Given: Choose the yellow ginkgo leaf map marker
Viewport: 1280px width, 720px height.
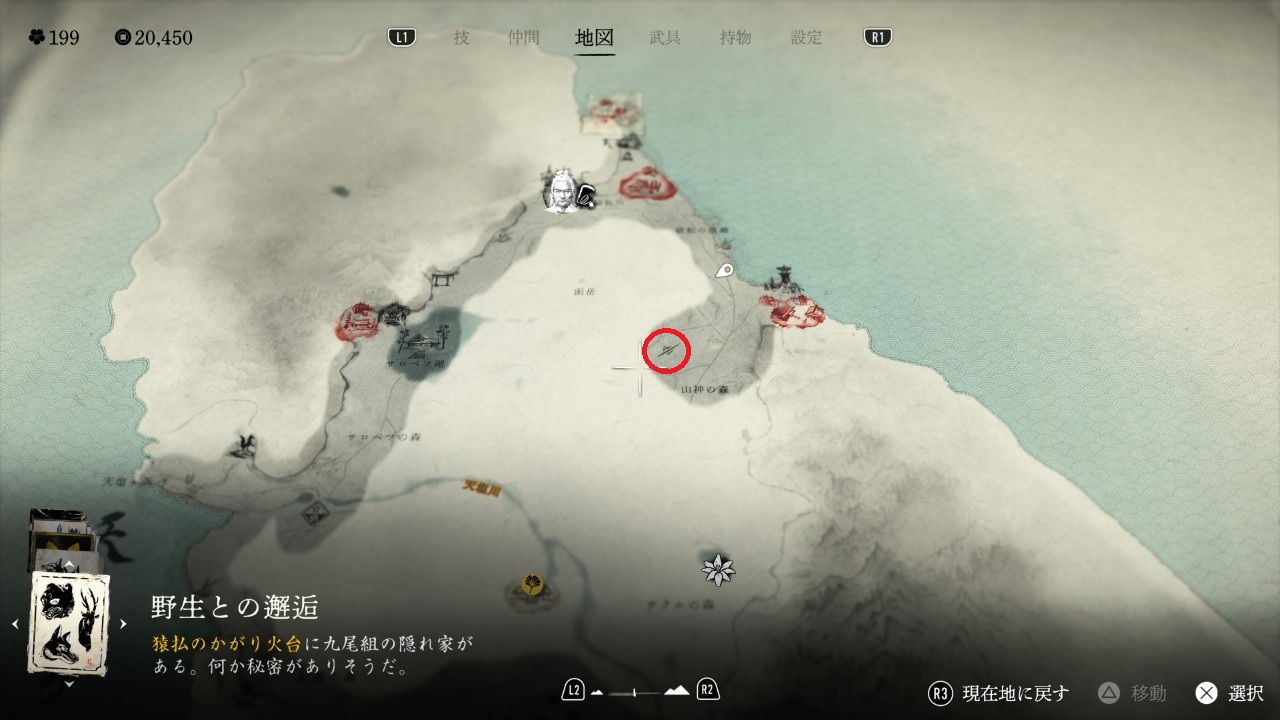Looking at the screenshot, I should pyautogui.click(x=531, y=583).
